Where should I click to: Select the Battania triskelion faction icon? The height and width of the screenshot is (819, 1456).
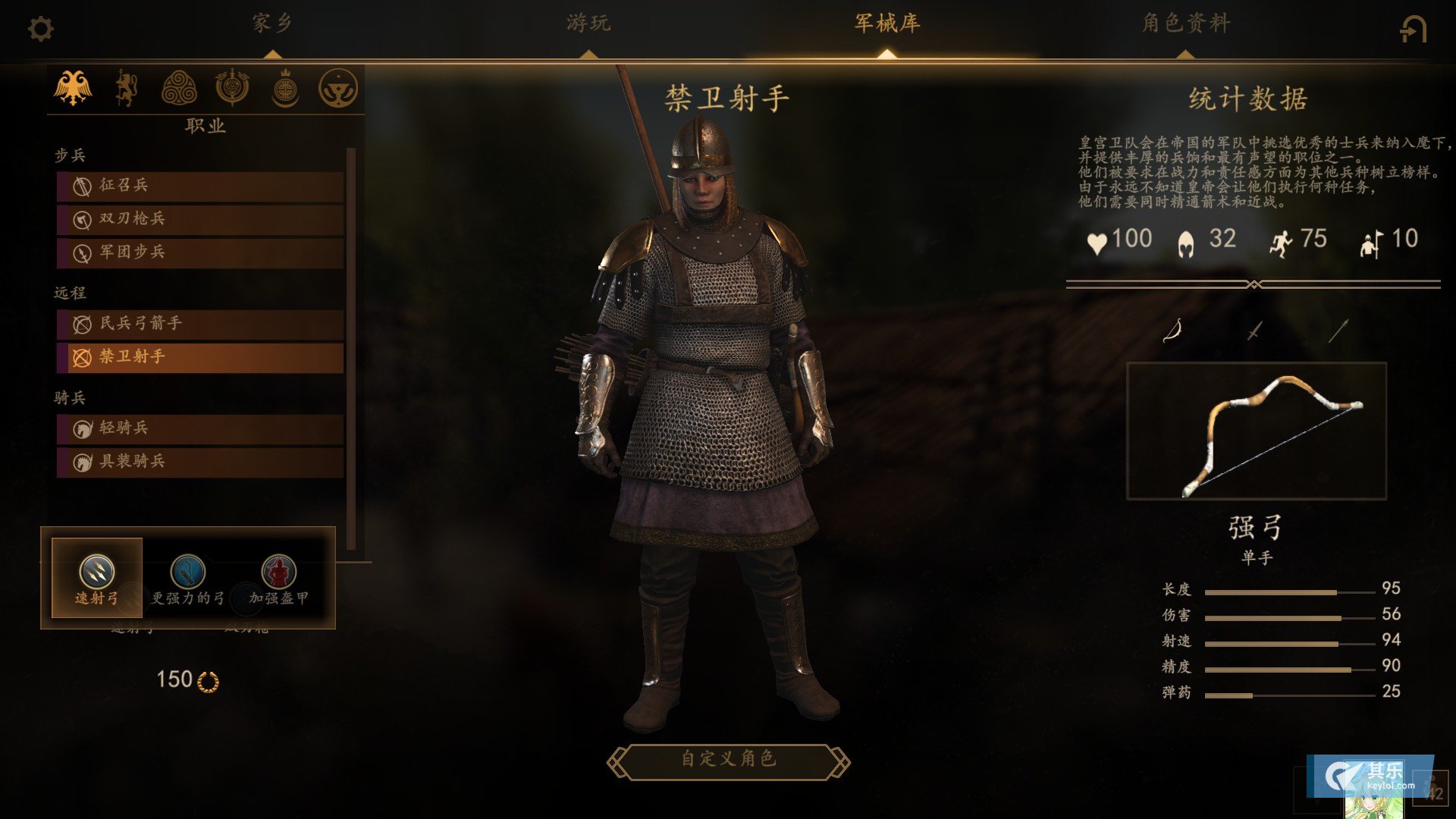tap(179, 88)
